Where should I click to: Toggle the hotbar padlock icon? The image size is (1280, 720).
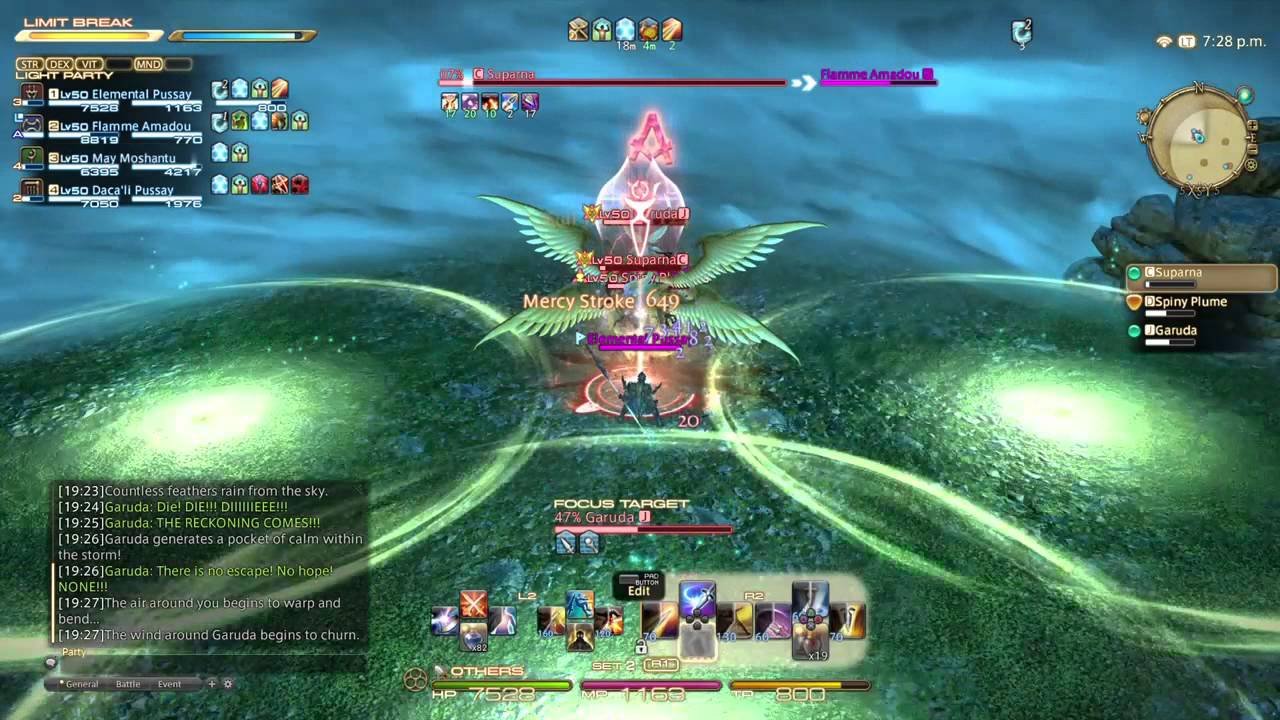[x=640, y=647]
